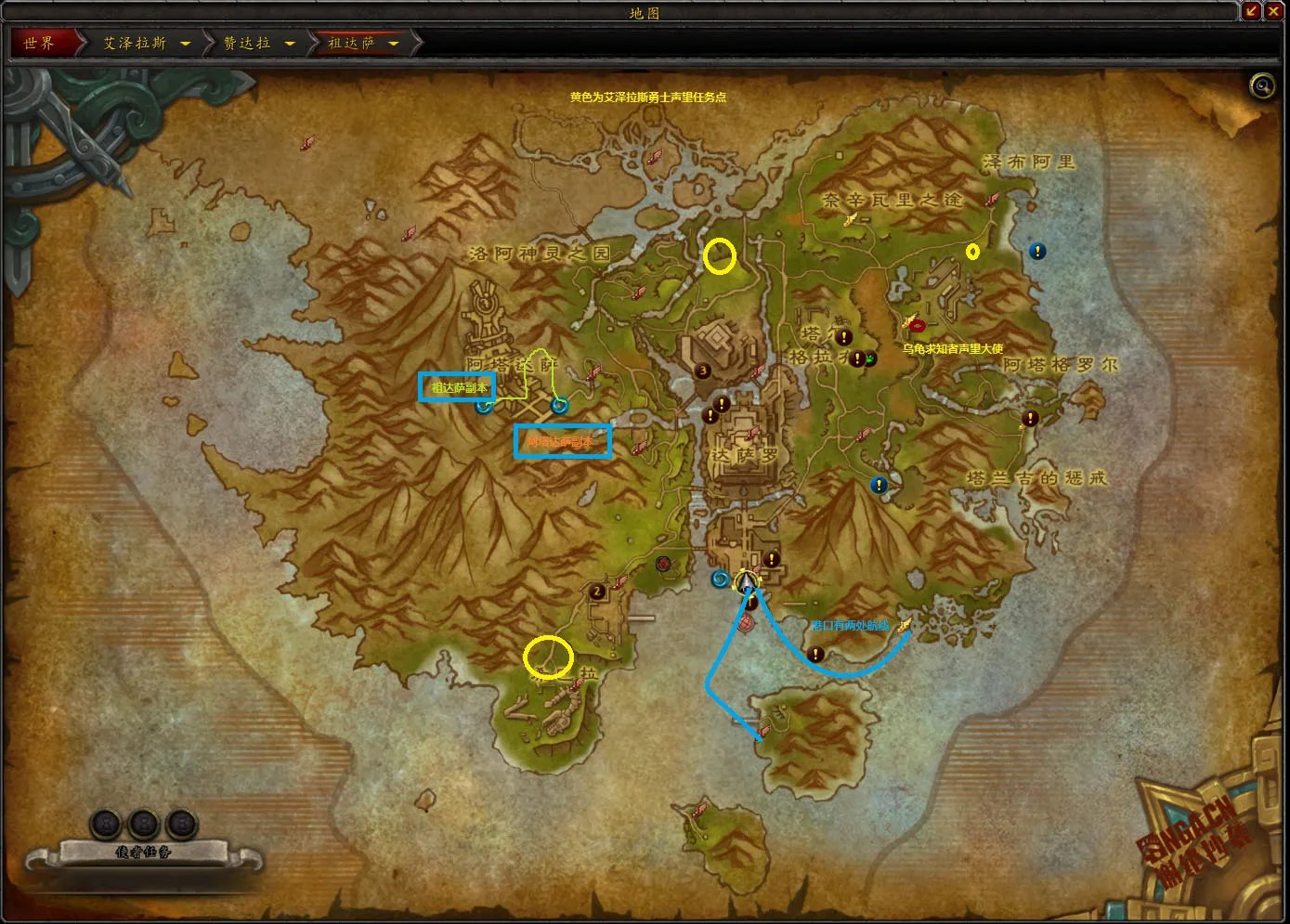The width and height of the screenshot is (1290, 924).
Task: Select the blue quest marker off the east coast
Action: coord(1037,251)
